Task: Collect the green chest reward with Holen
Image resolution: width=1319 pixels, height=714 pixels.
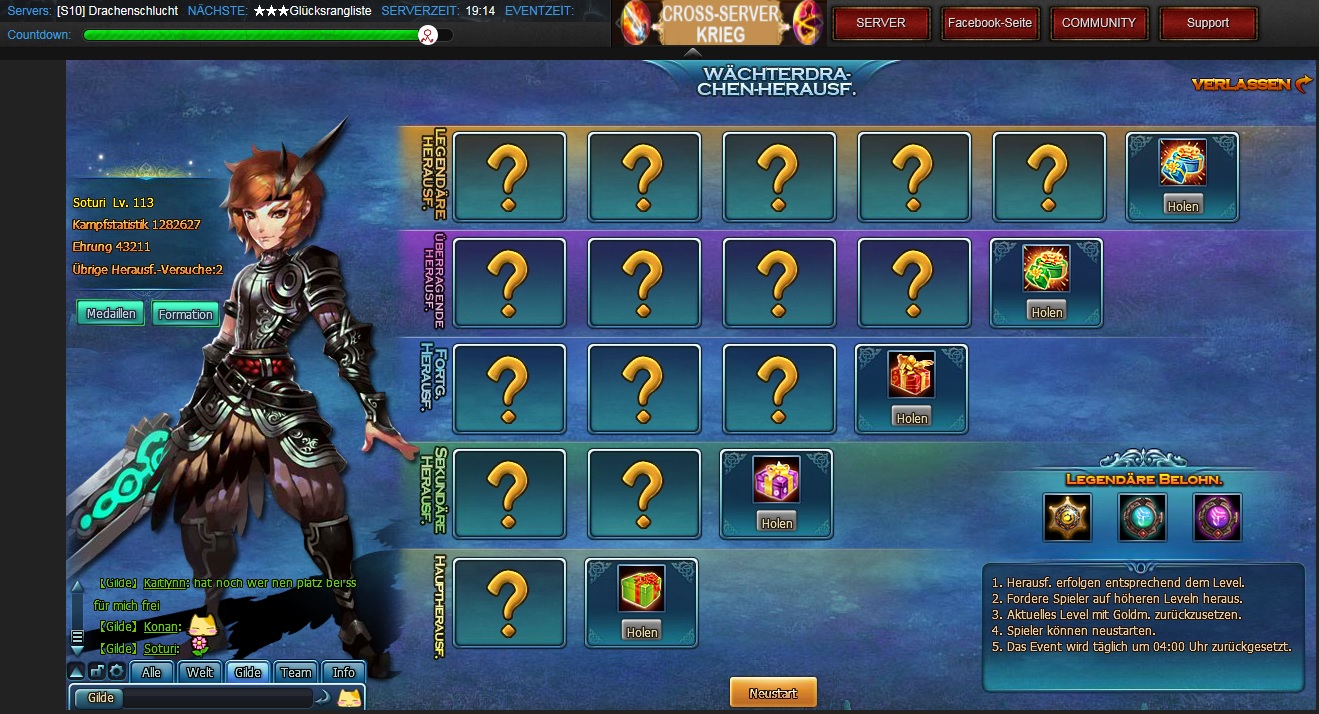Action: 1047,312
